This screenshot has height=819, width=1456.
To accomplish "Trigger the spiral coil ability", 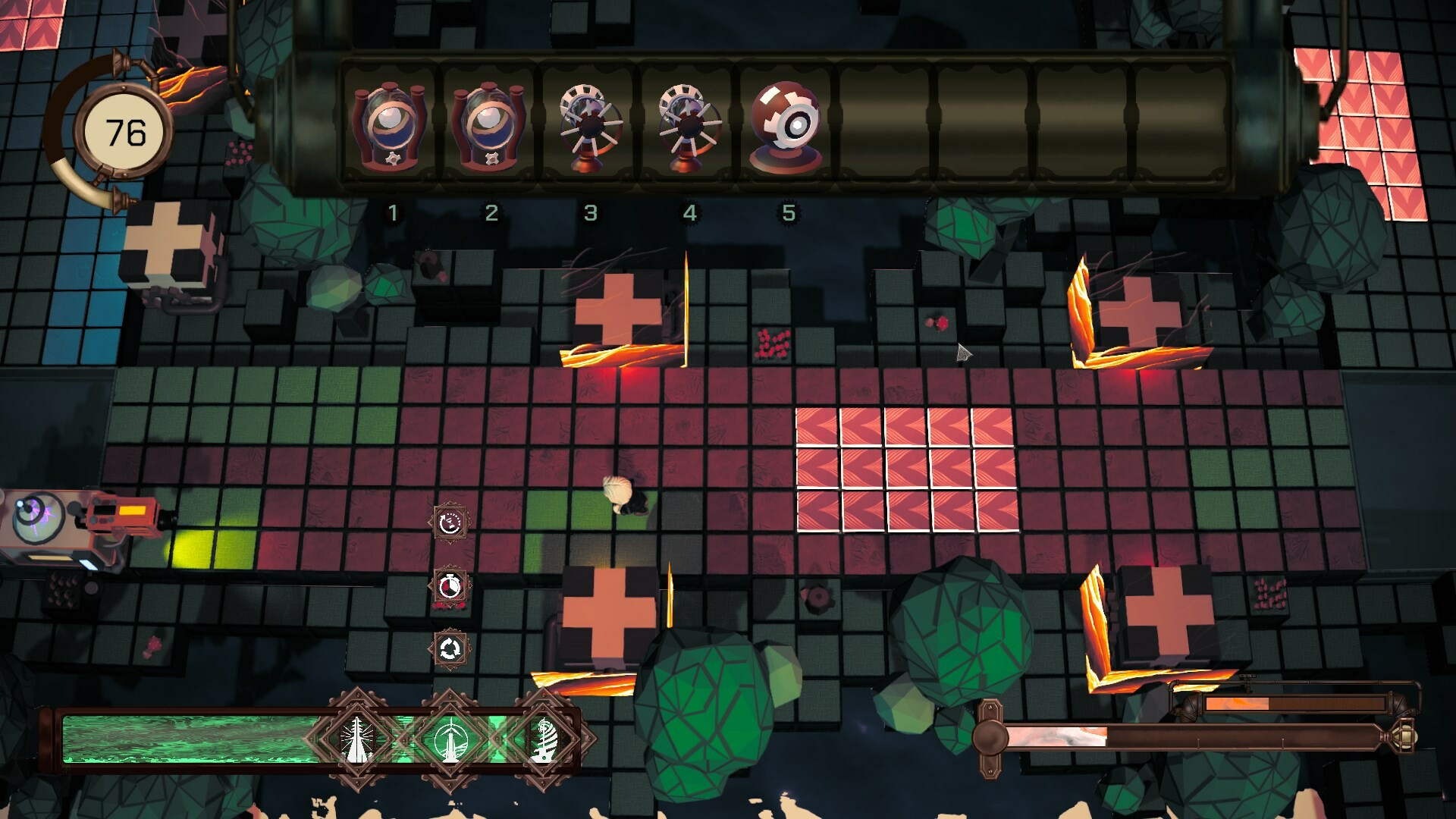I will (544, 738).
